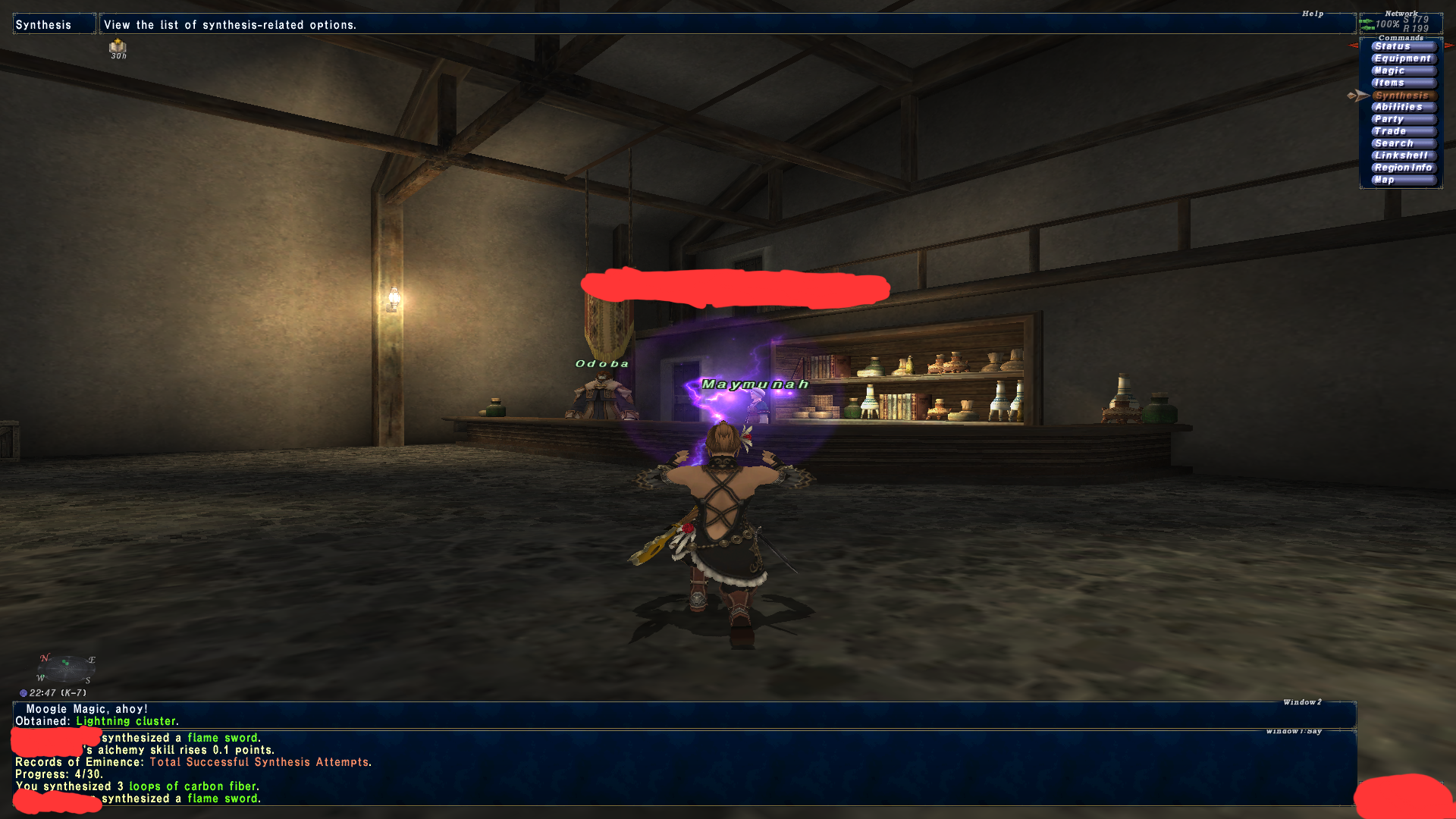Screen dimensions: 1456x819
Task: Open the Linkshell menu entry
Action: (1402, 155)
